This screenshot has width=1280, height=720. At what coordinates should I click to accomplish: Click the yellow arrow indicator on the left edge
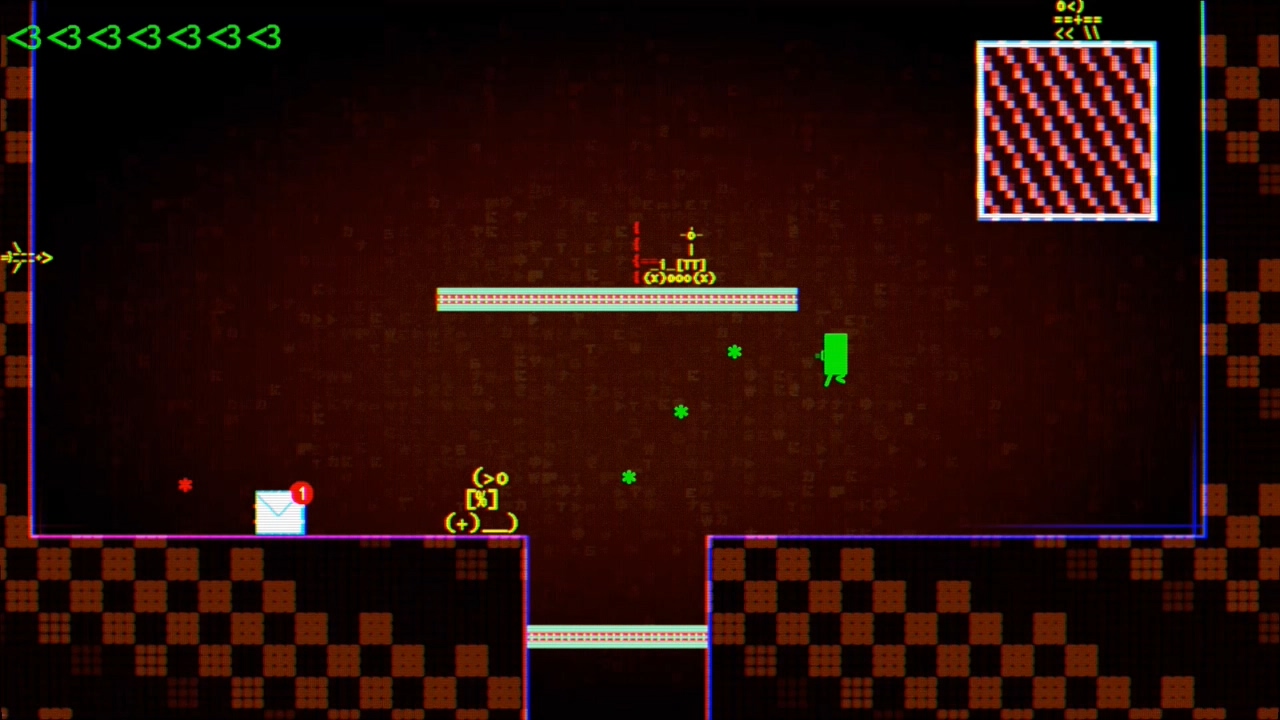[x=25, y=258]
